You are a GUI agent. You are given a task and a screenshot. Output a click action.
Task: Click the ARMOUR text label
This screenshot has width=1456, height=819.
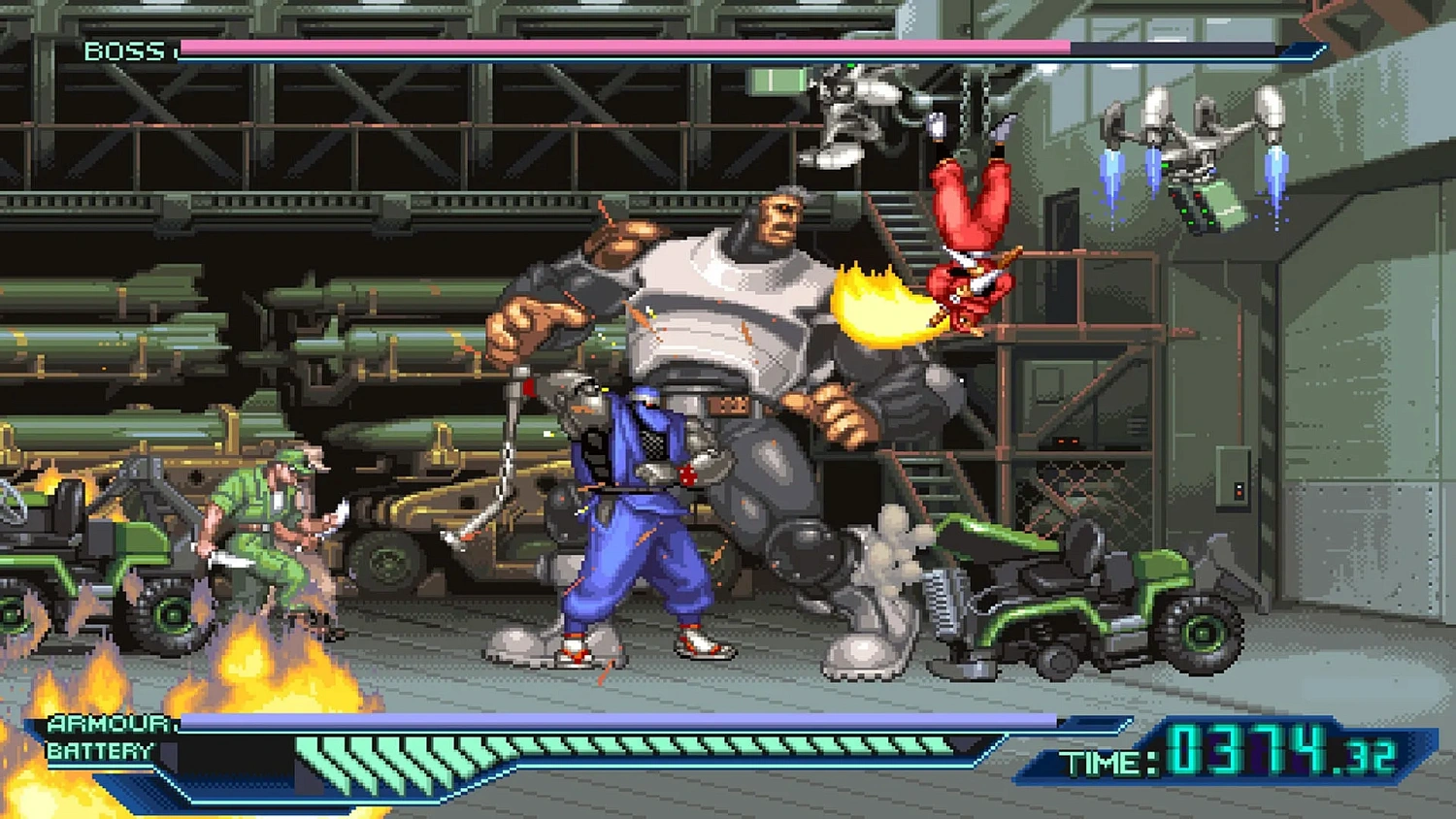tap(97, 722)
